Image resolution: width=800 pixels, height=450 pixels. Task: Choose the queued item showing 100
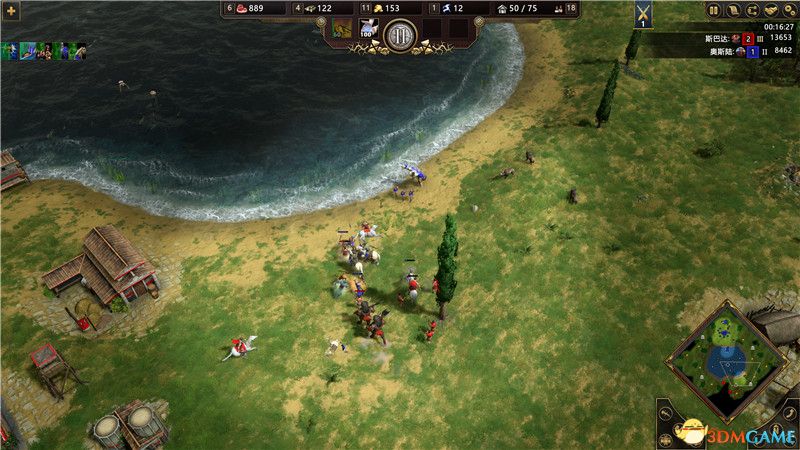click(366, 29)
